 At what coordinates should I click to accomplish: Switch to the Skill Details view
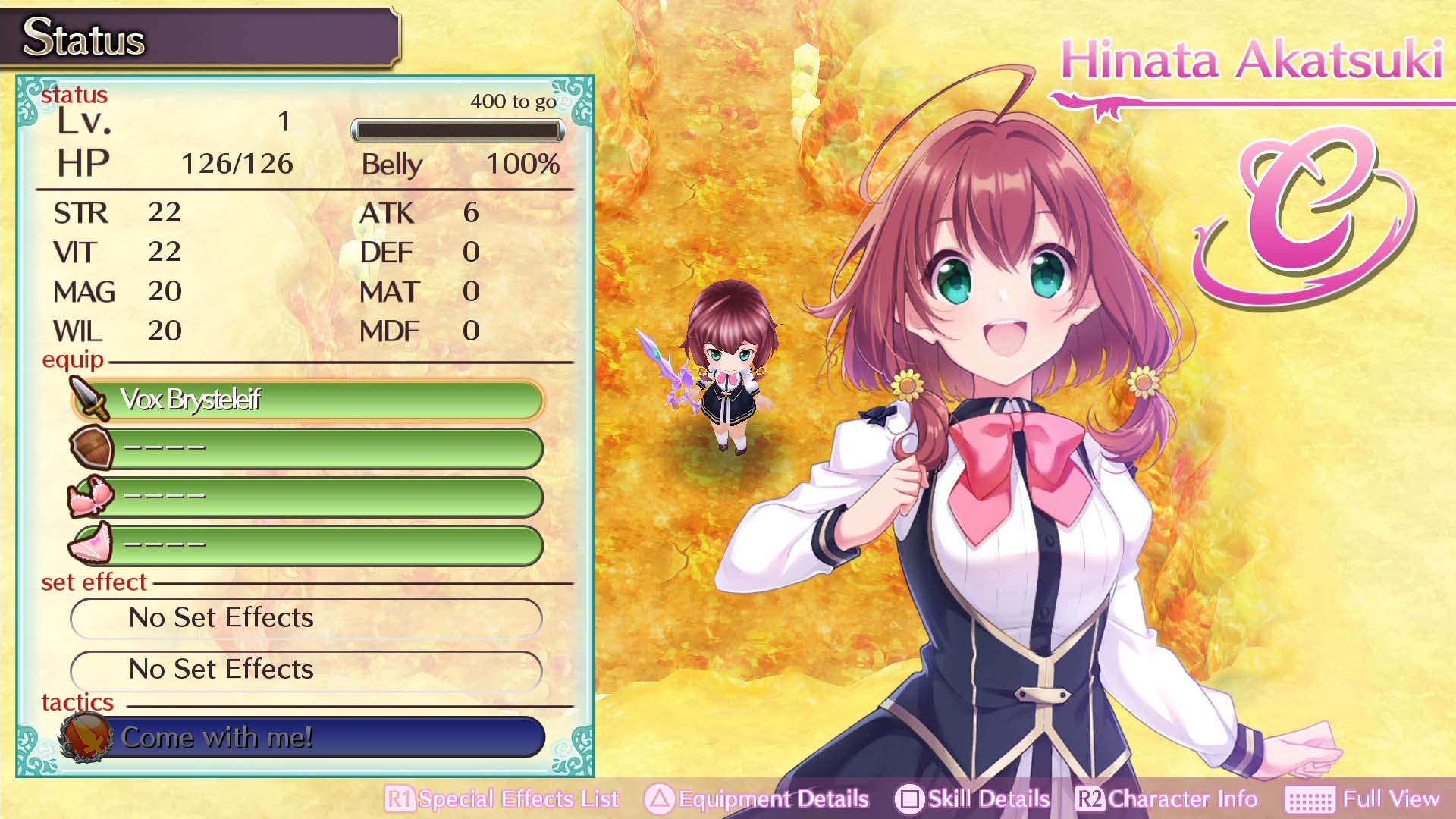click(x=989, y=799)
